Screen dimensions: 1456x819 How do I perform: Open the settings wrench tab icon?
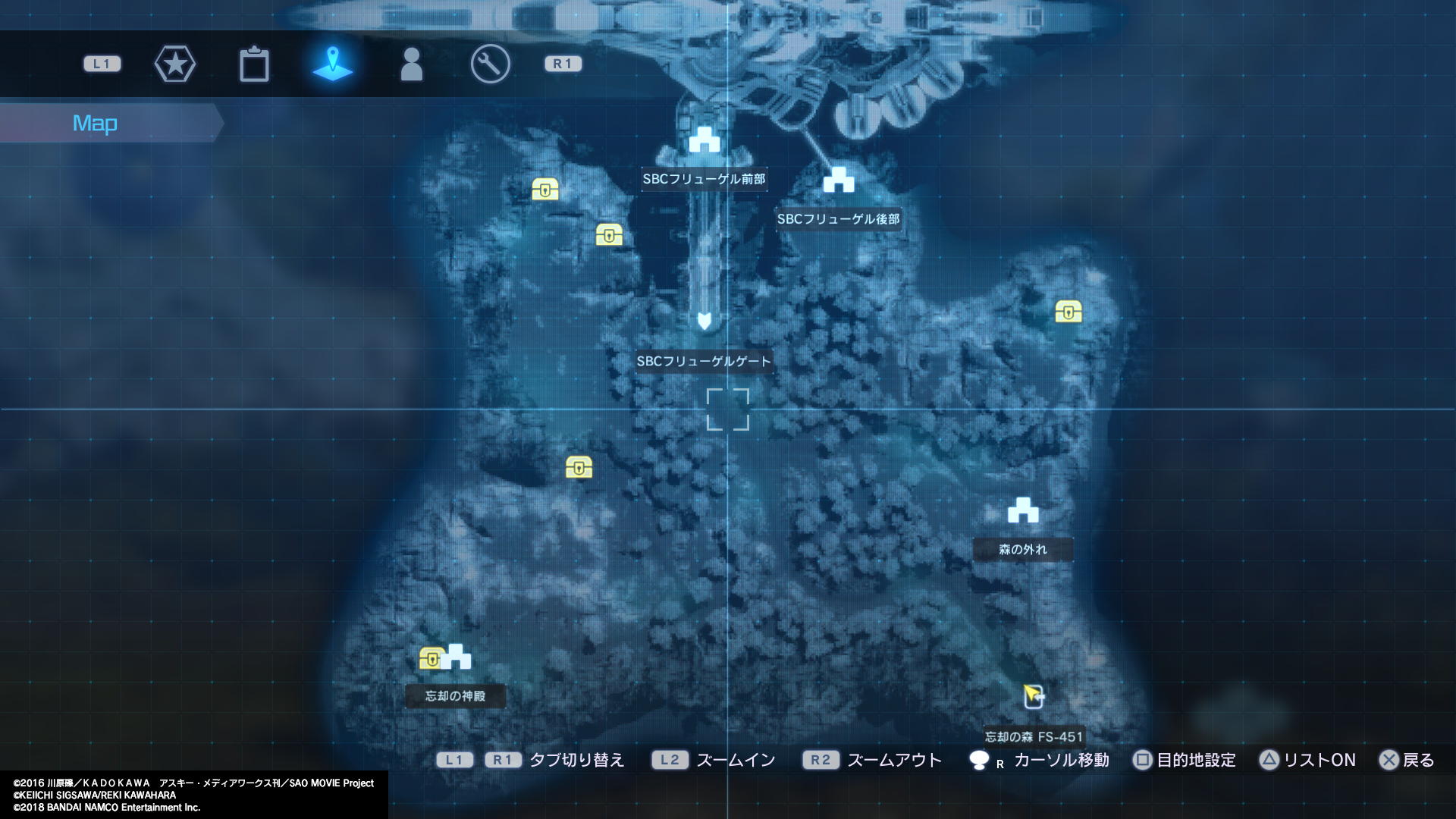pos(491,64)
